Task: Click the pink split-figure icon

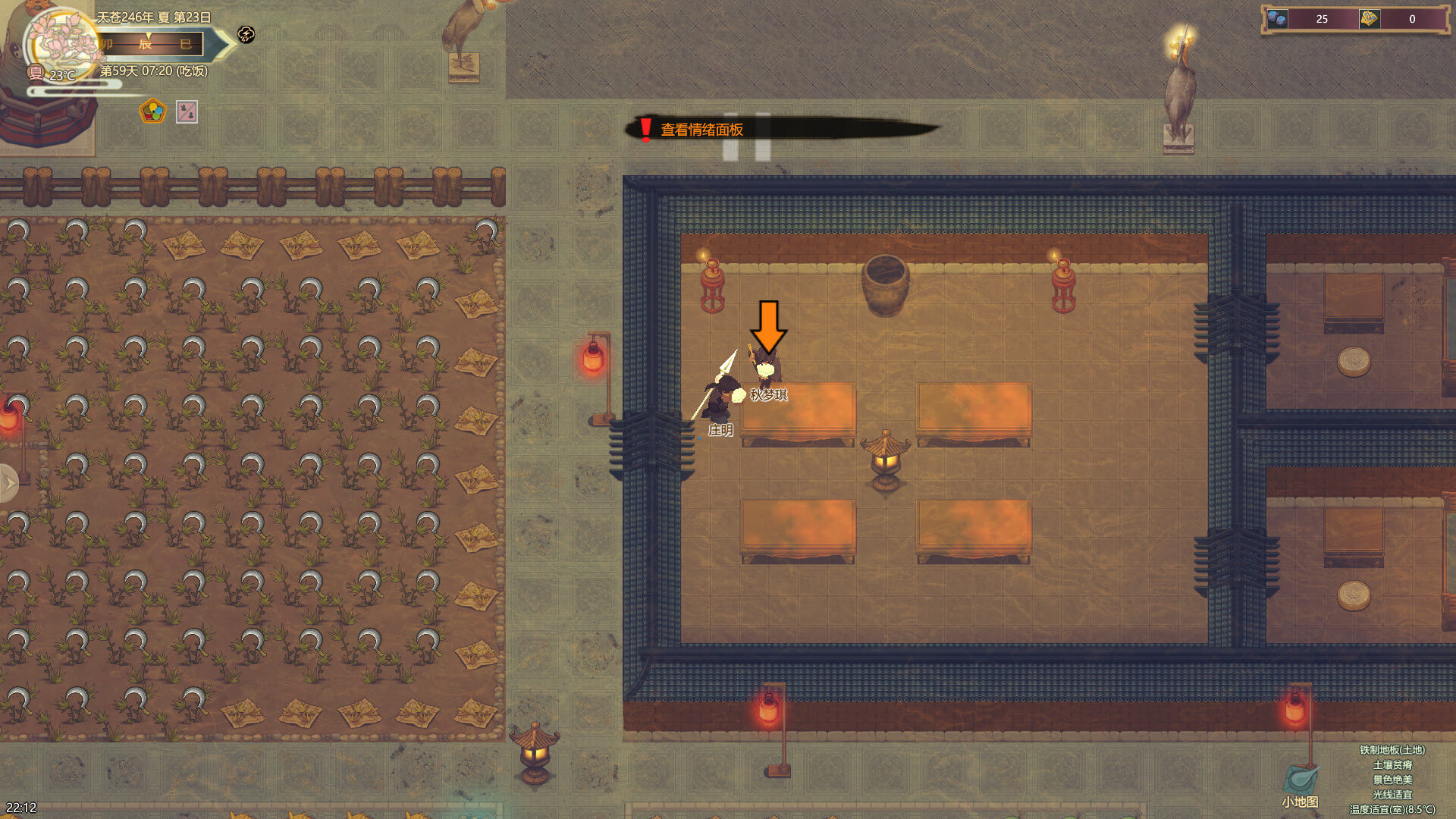Action: coord(187,112)
